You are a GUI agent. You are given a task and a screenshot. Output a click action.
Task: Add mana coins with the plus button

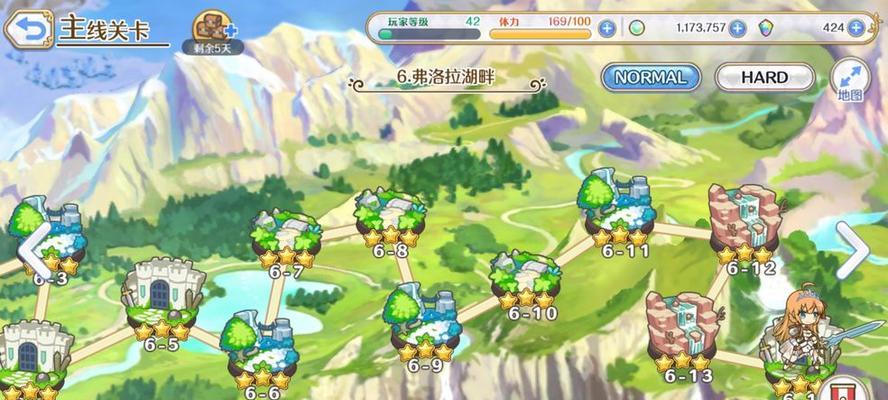click(x=737, y=28)
